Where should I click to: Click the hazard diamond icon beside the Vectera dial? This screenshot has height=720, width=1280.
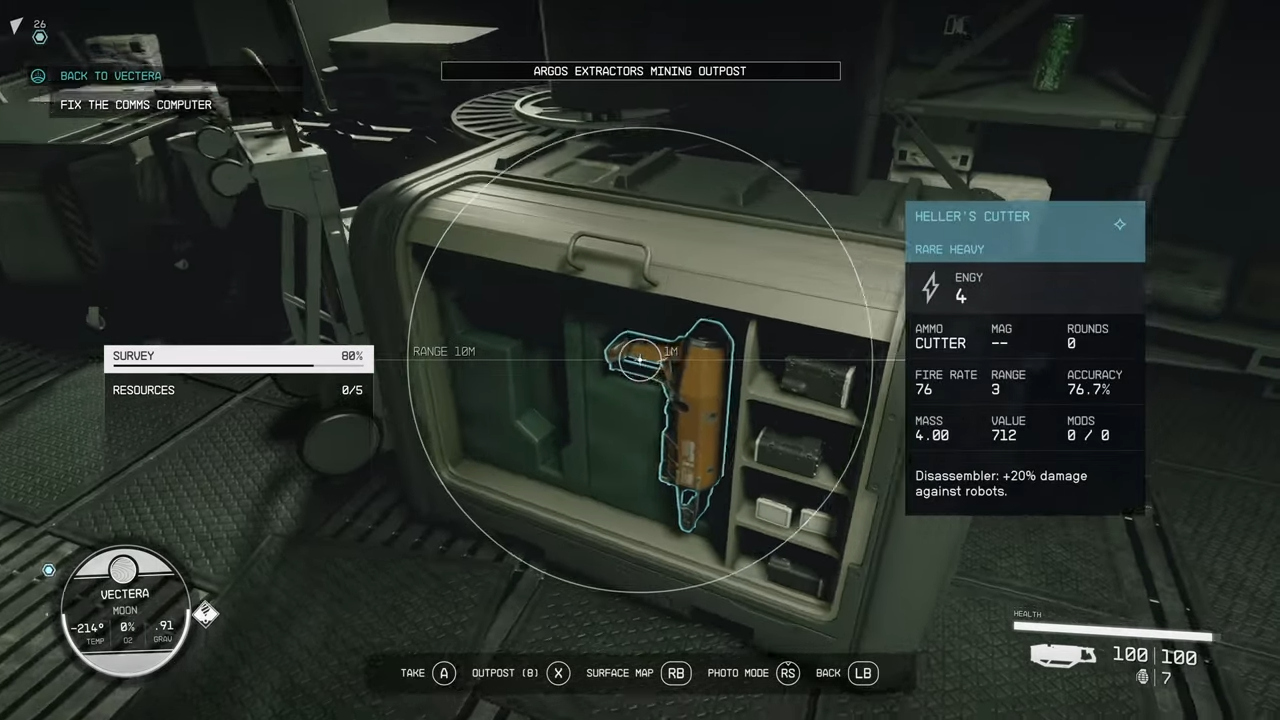[x=206, y=614]
